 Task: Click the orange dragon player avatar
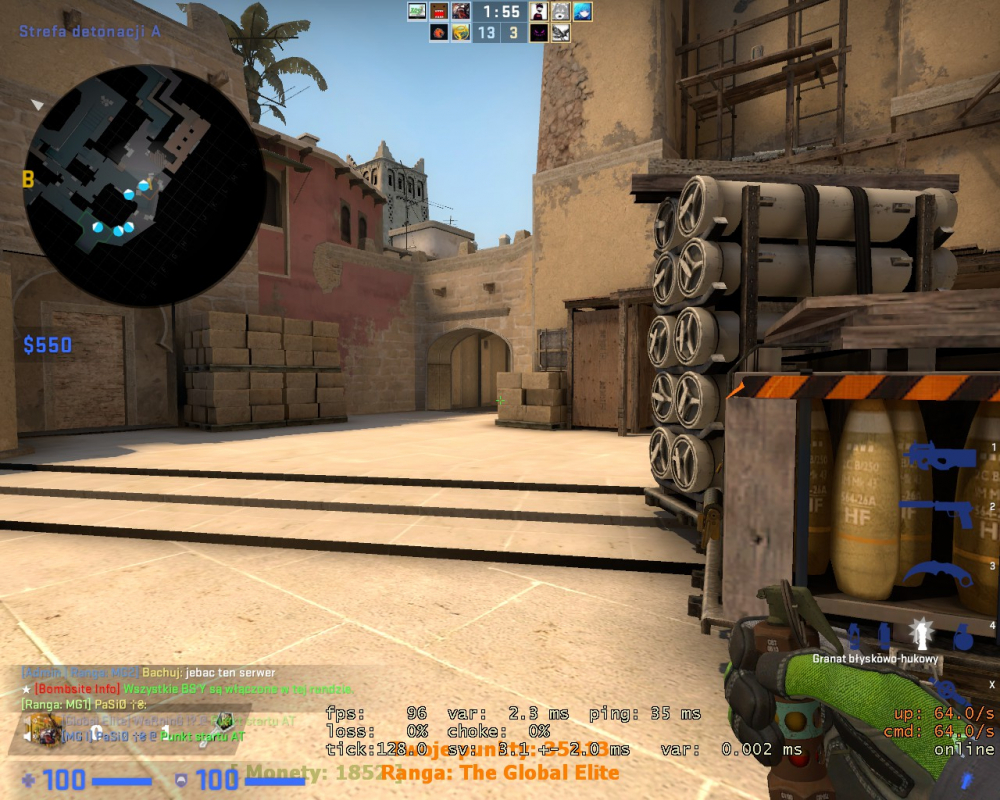(439, 33)
